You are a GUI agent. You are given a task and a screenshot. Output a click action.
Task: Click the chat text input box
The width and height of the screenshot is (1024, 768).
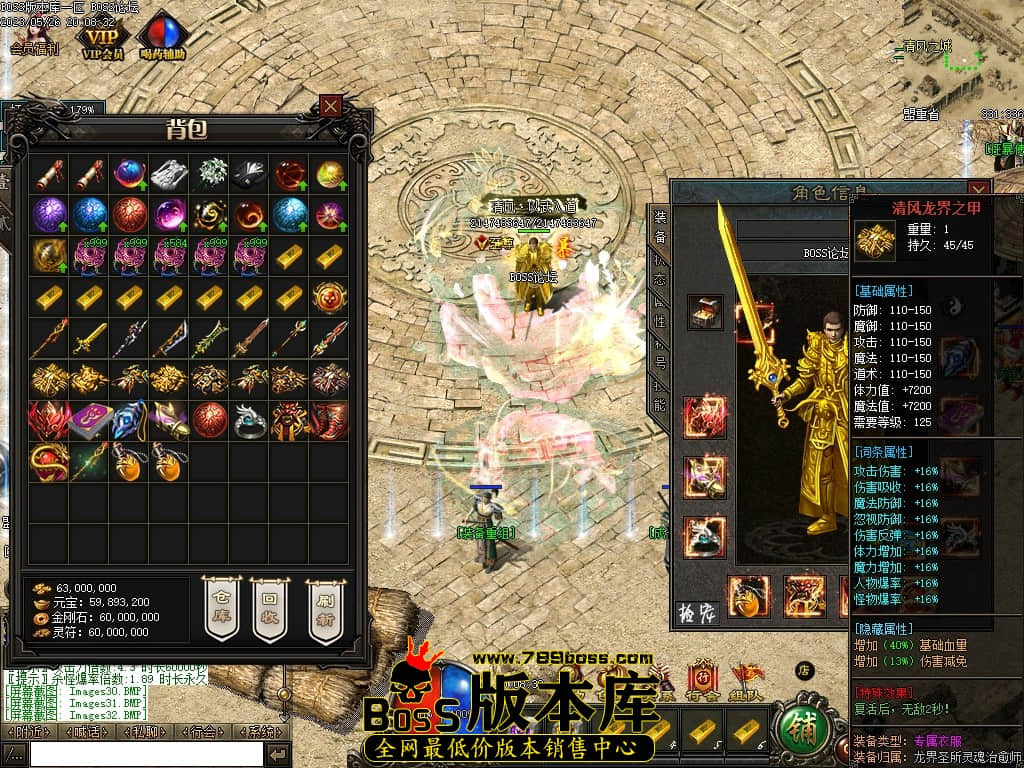[146, 754]
